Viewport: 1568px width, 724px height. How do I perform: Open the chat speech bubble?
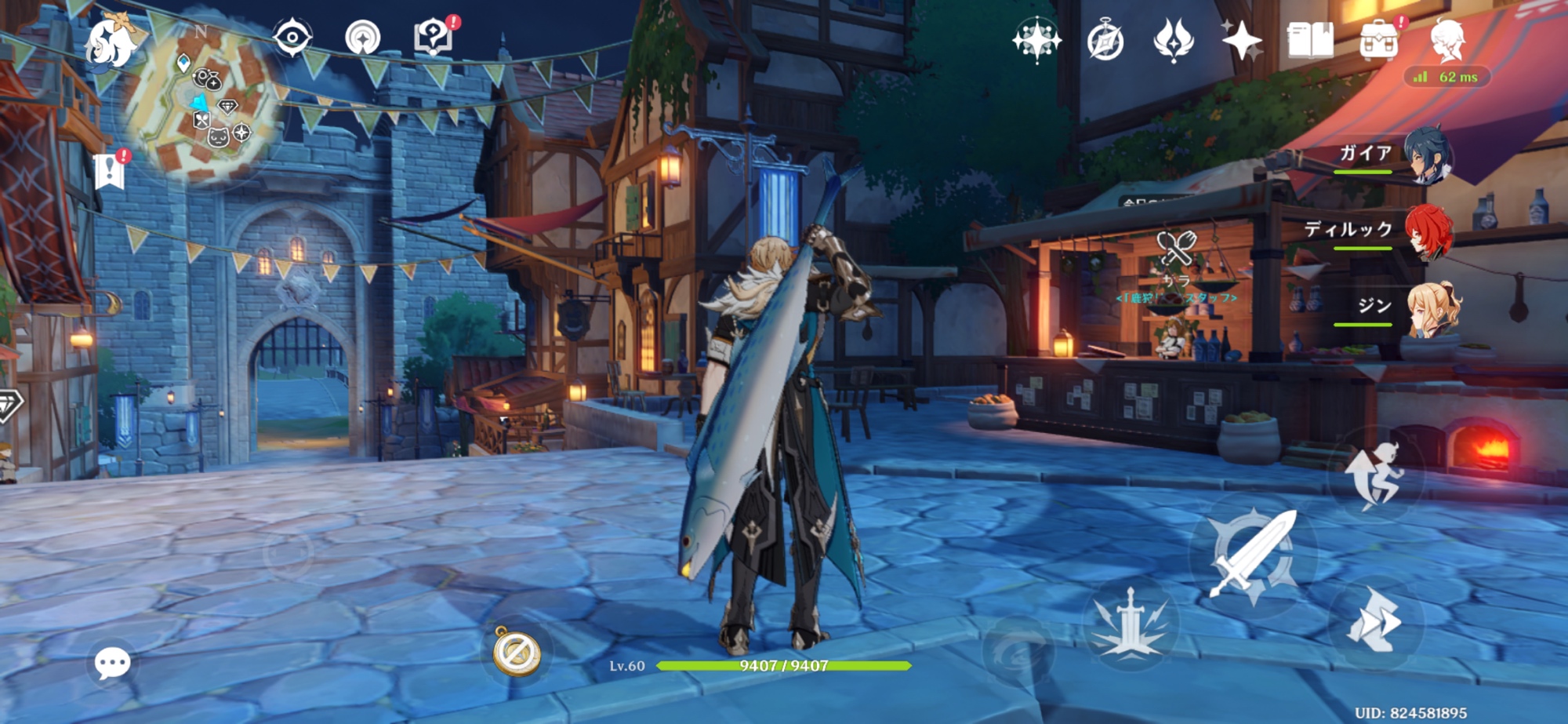112,664
